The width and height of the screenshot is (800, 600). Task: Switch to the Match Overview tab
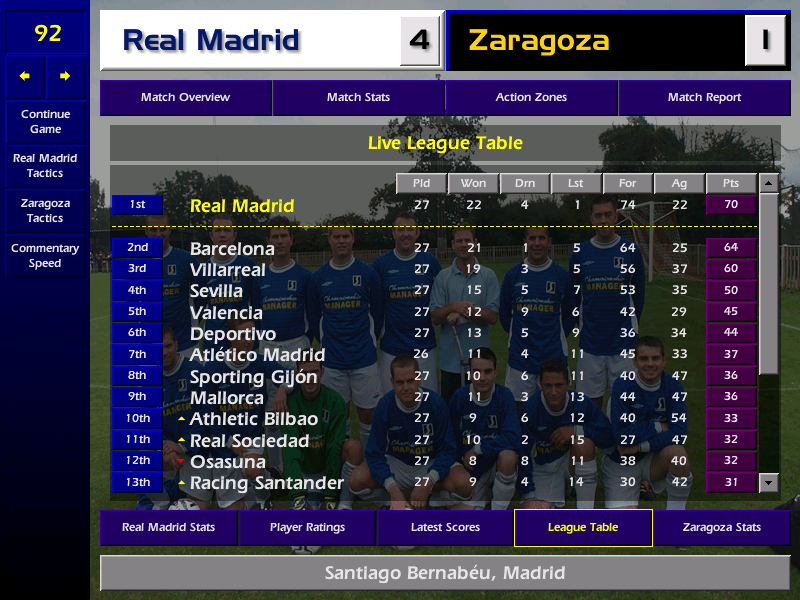coord(185,97)
